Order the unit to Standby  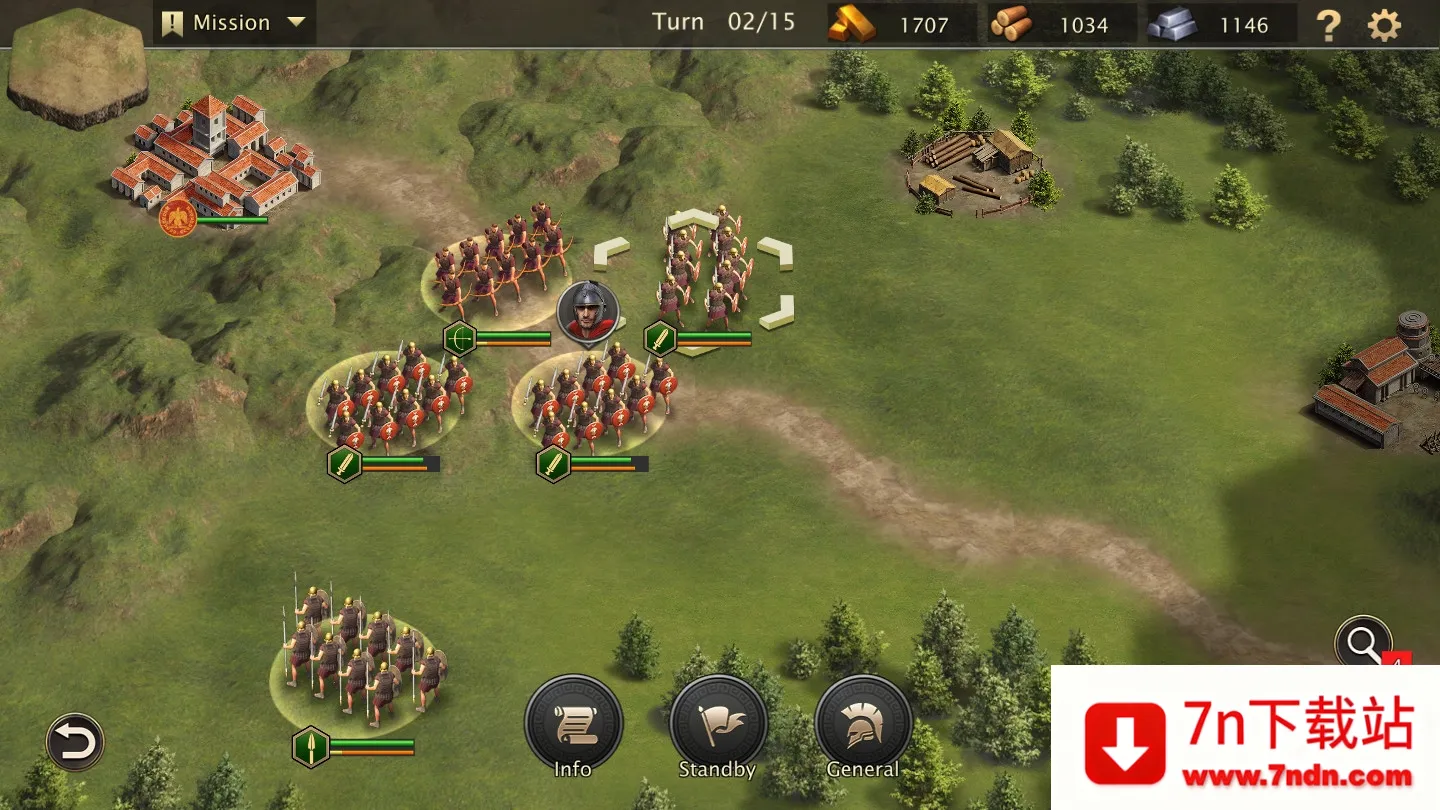click(x=717, y=725)
